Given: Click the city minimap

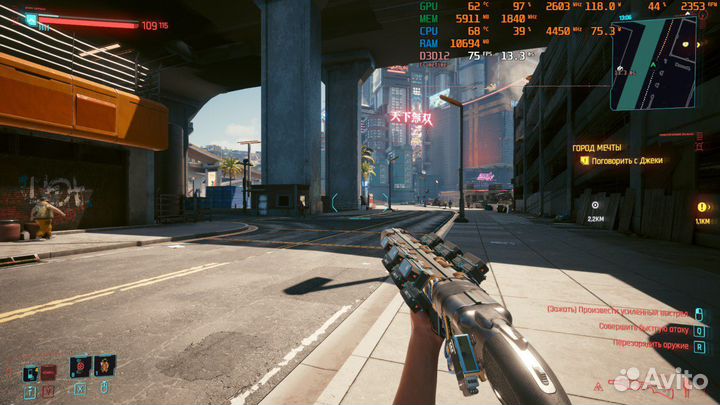Looking at the screenshot, I should tap(653, 62).
